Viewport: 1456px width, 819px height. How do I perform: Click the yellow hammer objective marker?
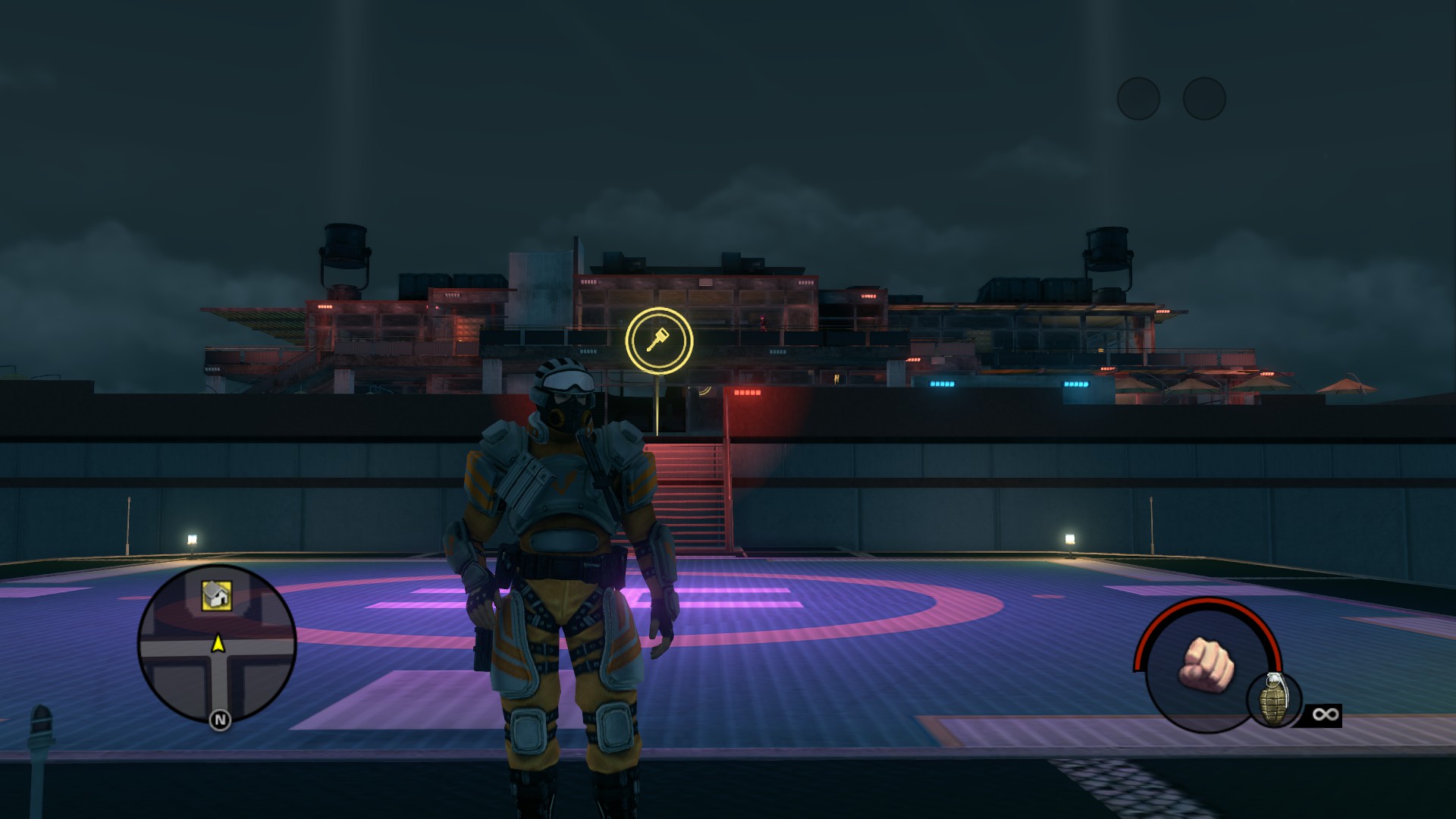point(659,340)
